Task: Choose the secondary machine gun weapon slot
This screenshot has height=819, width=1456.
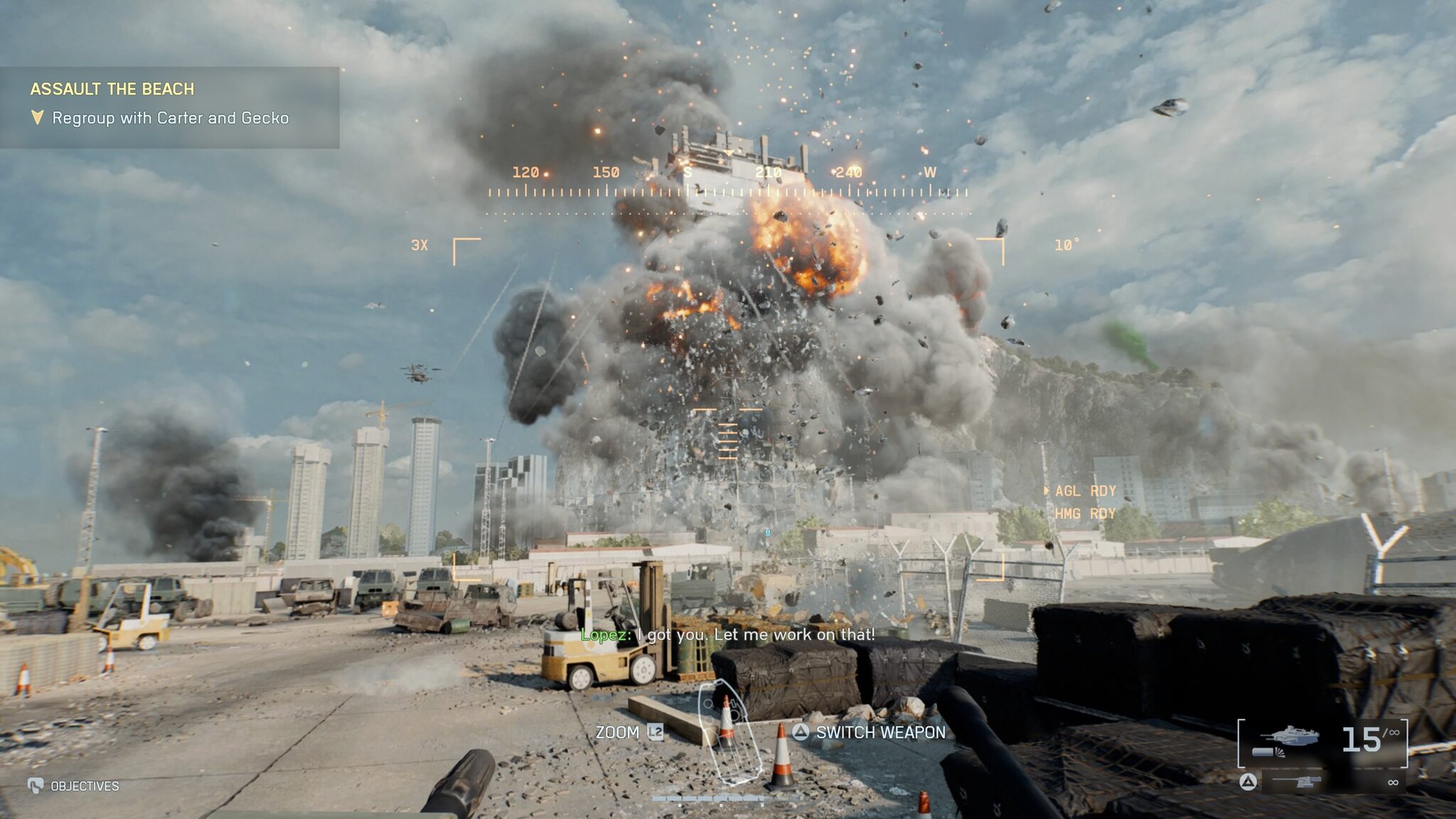Action: [1298, 782]
